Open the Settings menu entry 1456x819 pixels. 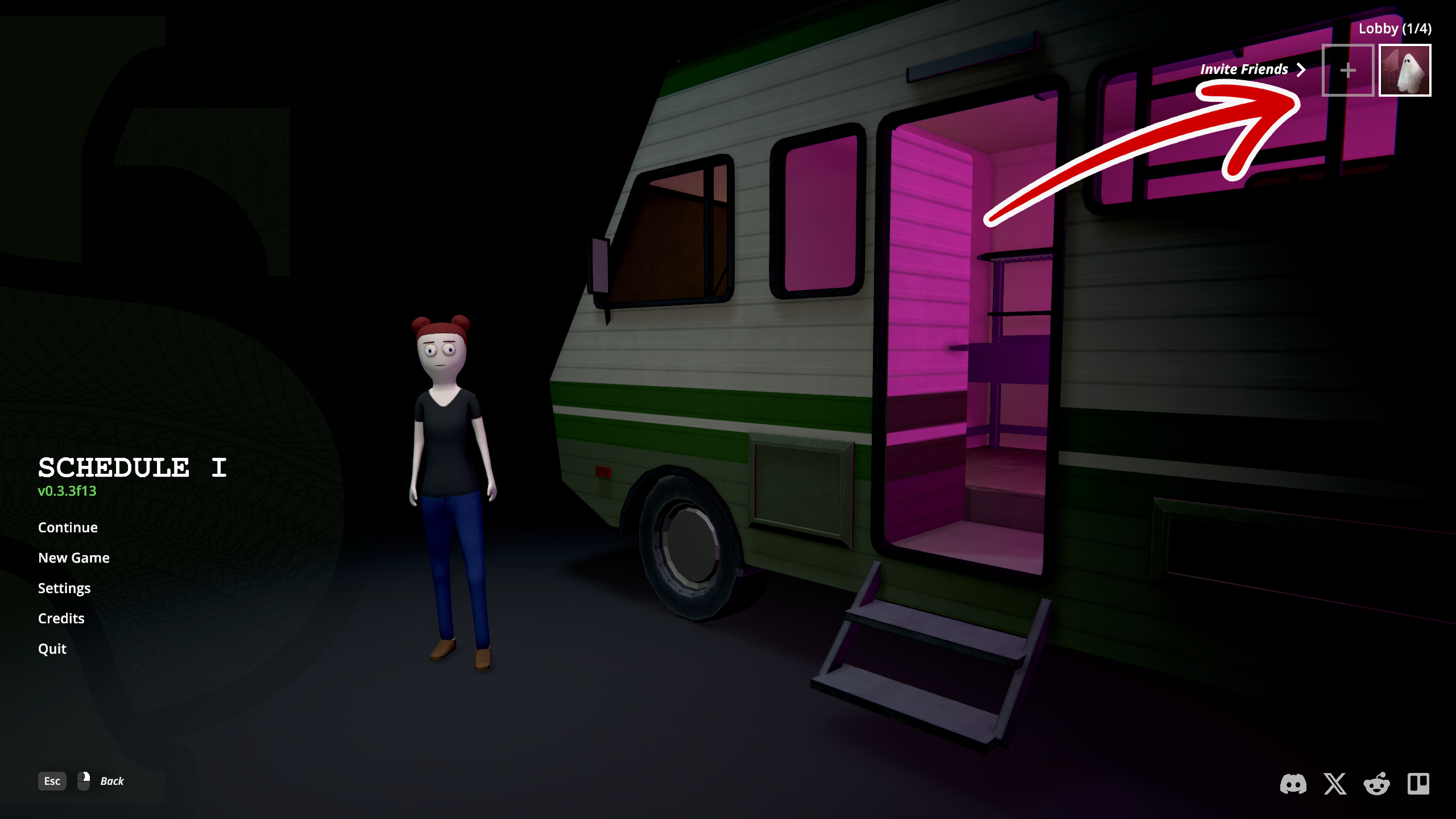coord(64,588)
